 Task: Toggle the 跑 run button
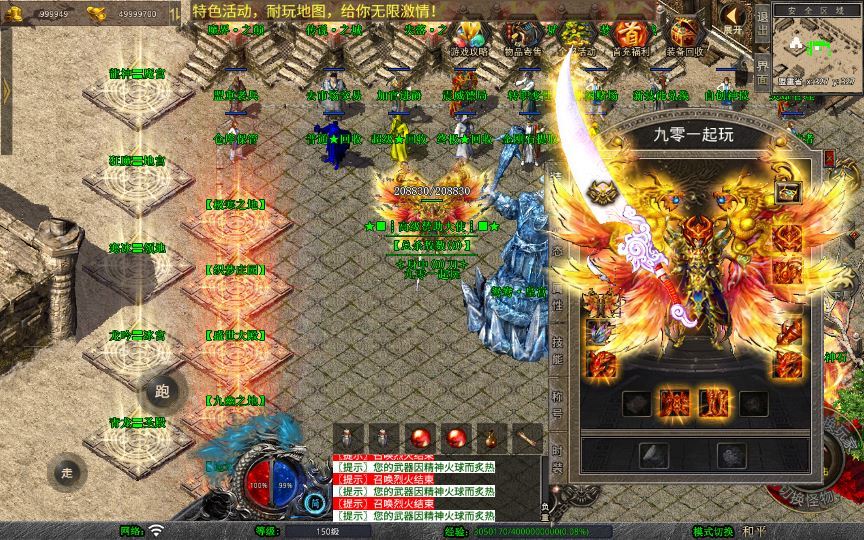click(x=163, y=391)
